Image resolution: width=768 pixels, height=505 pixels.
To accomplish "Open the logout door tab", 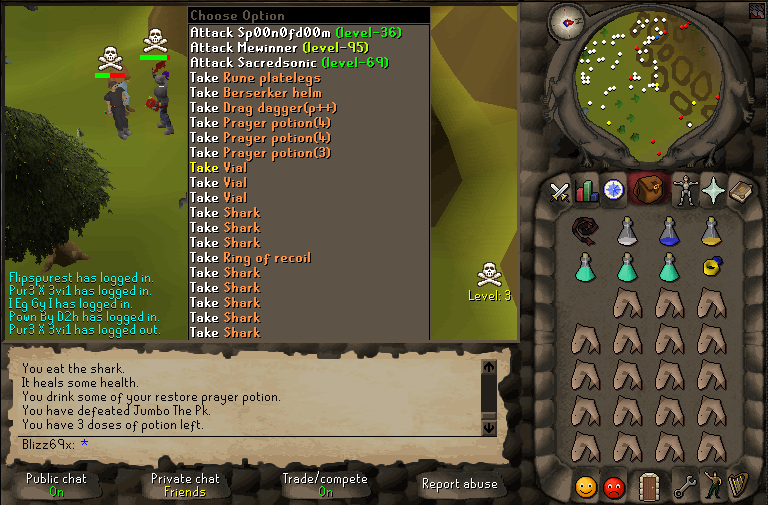I will click(x=650, y=485).
